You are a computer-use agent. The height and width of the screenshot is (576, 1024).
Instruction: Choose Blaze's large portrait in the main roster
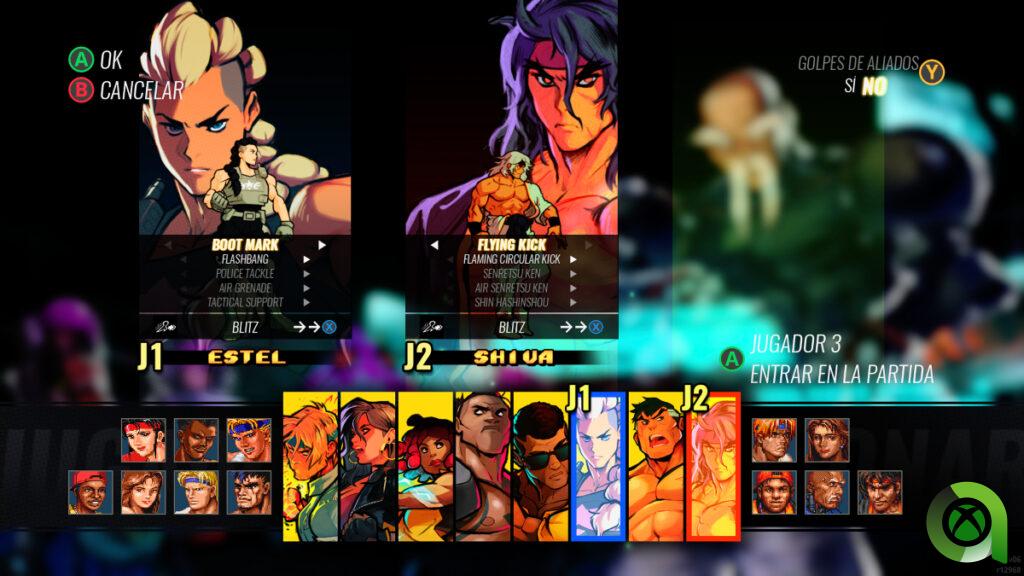(x=368, y=465)
